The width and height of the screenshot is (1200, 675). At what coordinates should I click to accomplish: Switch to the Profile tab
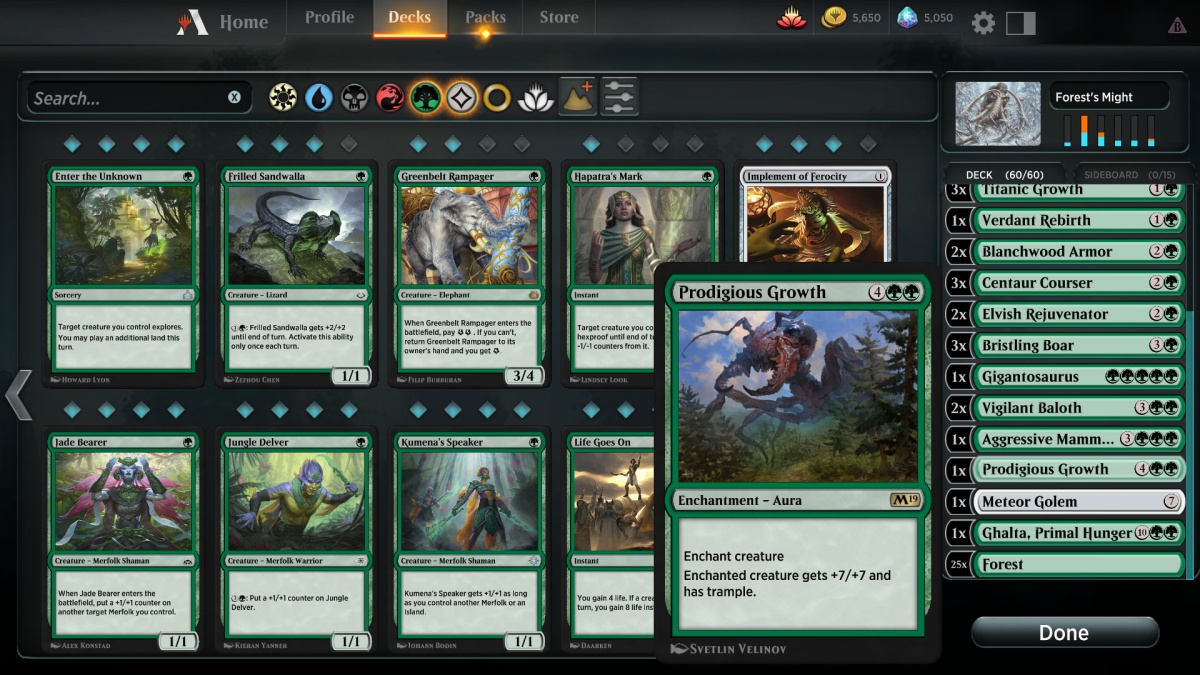[329, 17]
